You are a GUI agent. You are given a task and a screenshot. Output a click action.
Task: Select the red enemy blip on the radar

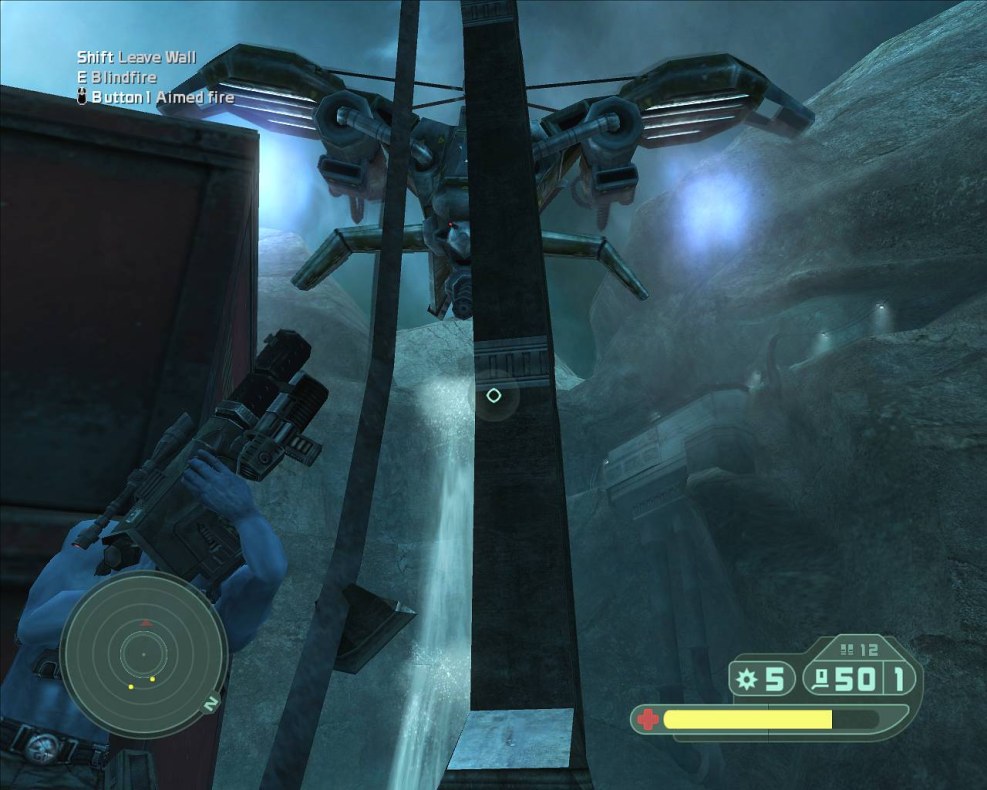(x=146, y=623)
